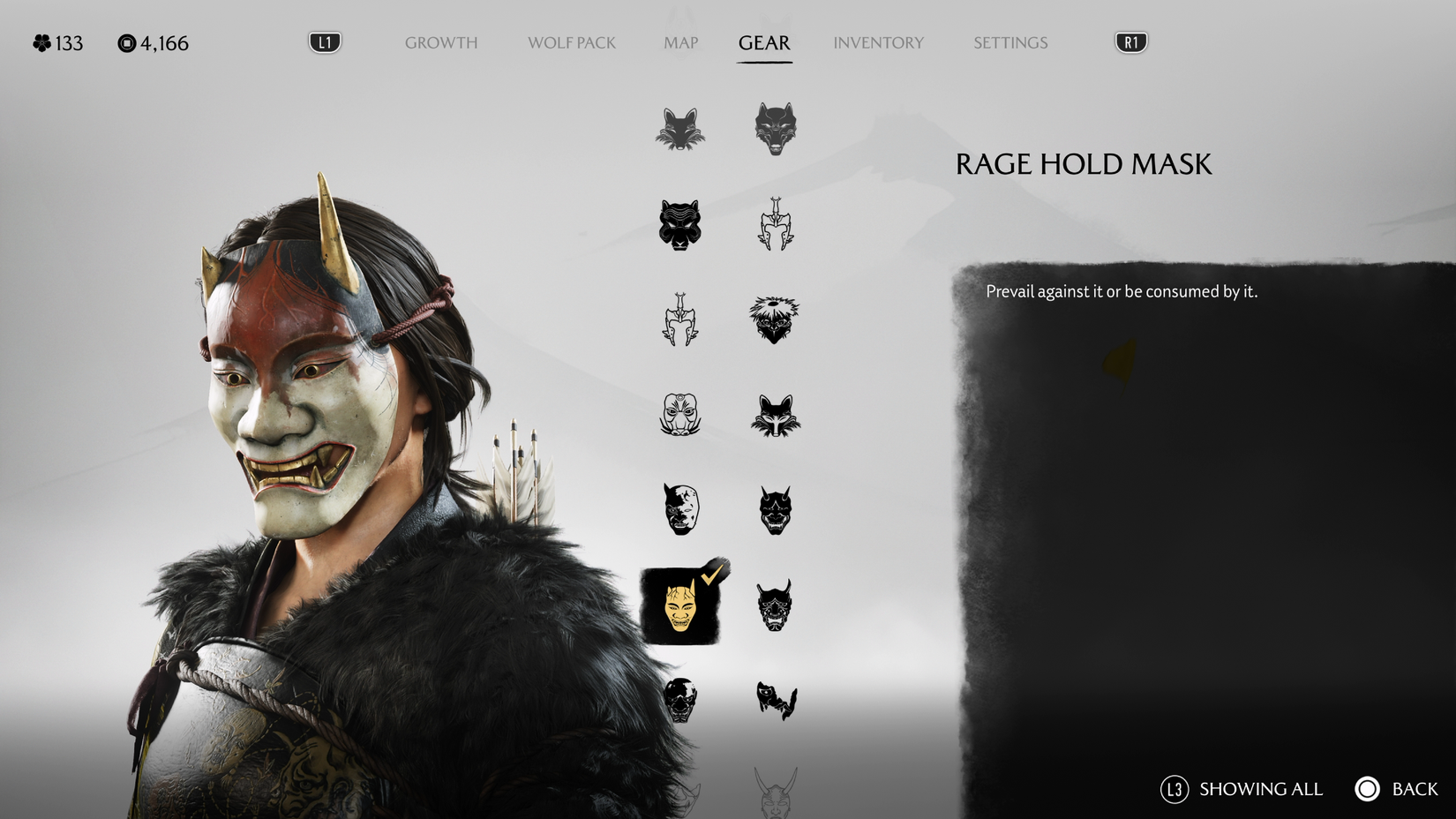Switch to the Inventory tab
1456x819 pixels.
879,42
